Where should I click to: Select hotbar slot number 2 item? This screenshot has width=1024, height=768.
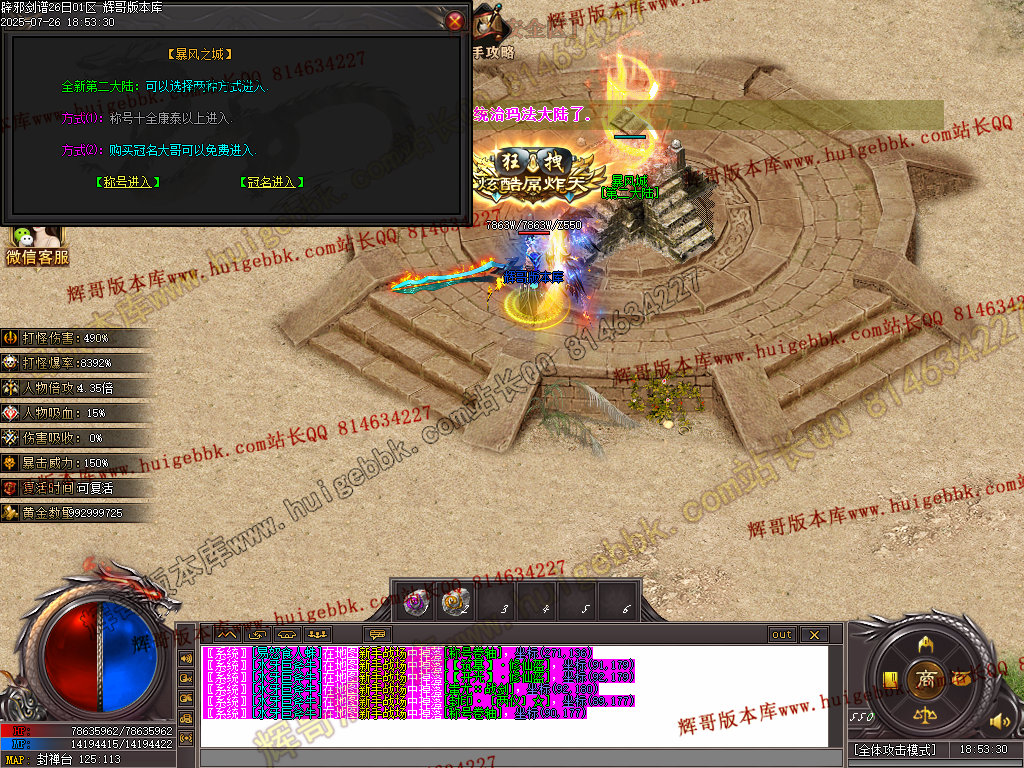[x=455, y=602]
